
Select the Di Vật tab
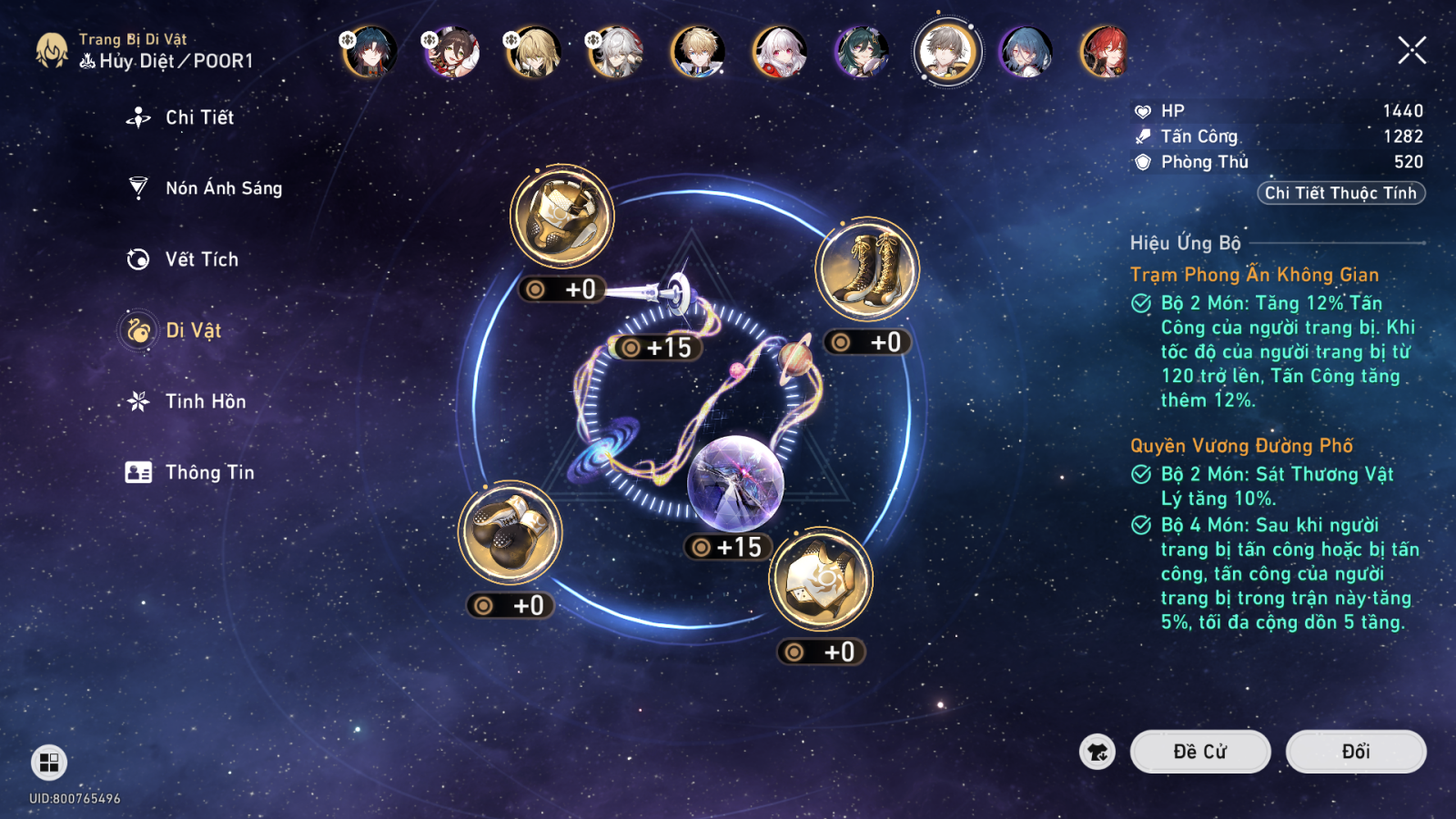(x=193, y=330)
